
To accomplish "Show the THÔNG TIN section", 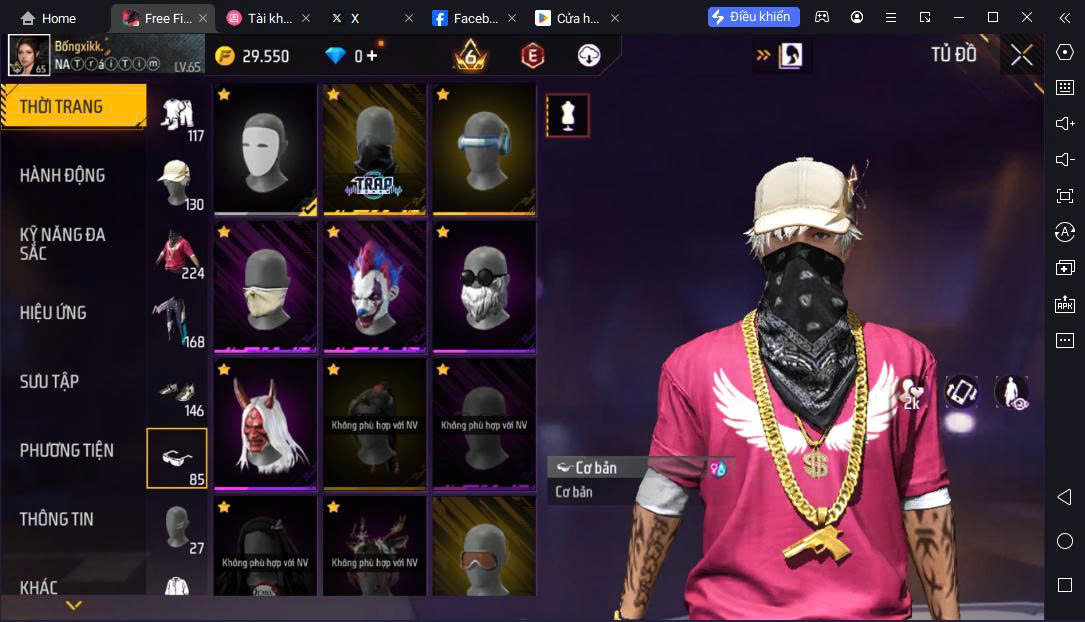I will [56, 519].
